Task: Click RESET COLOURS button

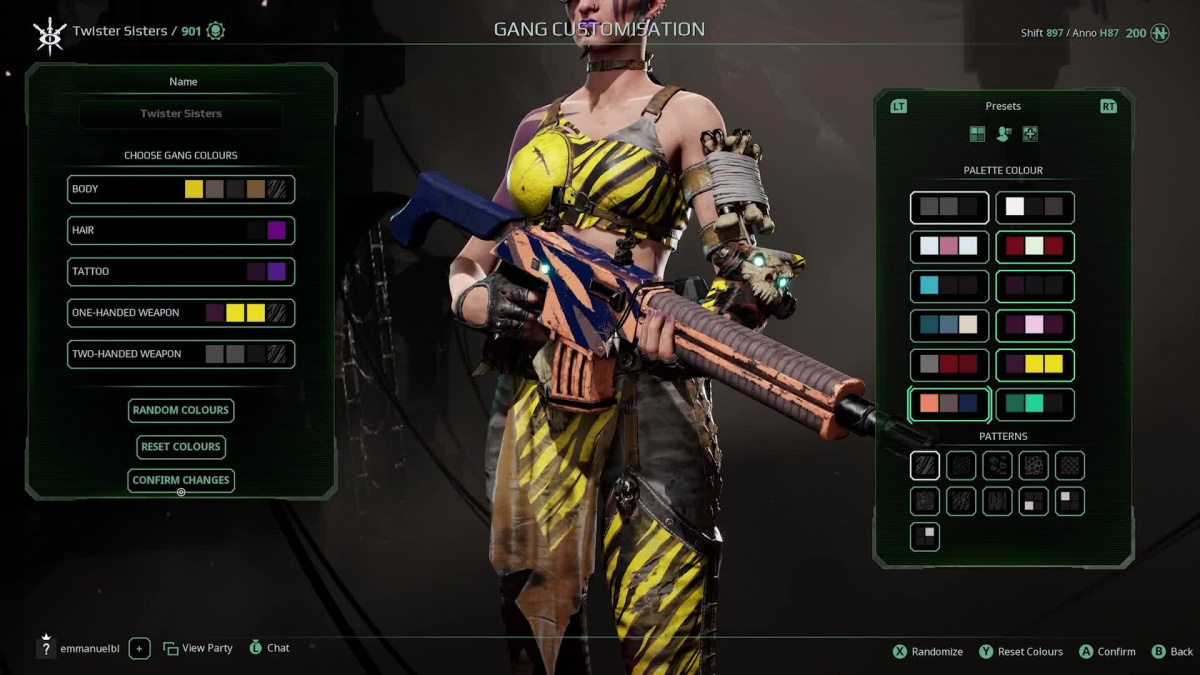Action: pyautogui.click(x=181, y=447)
